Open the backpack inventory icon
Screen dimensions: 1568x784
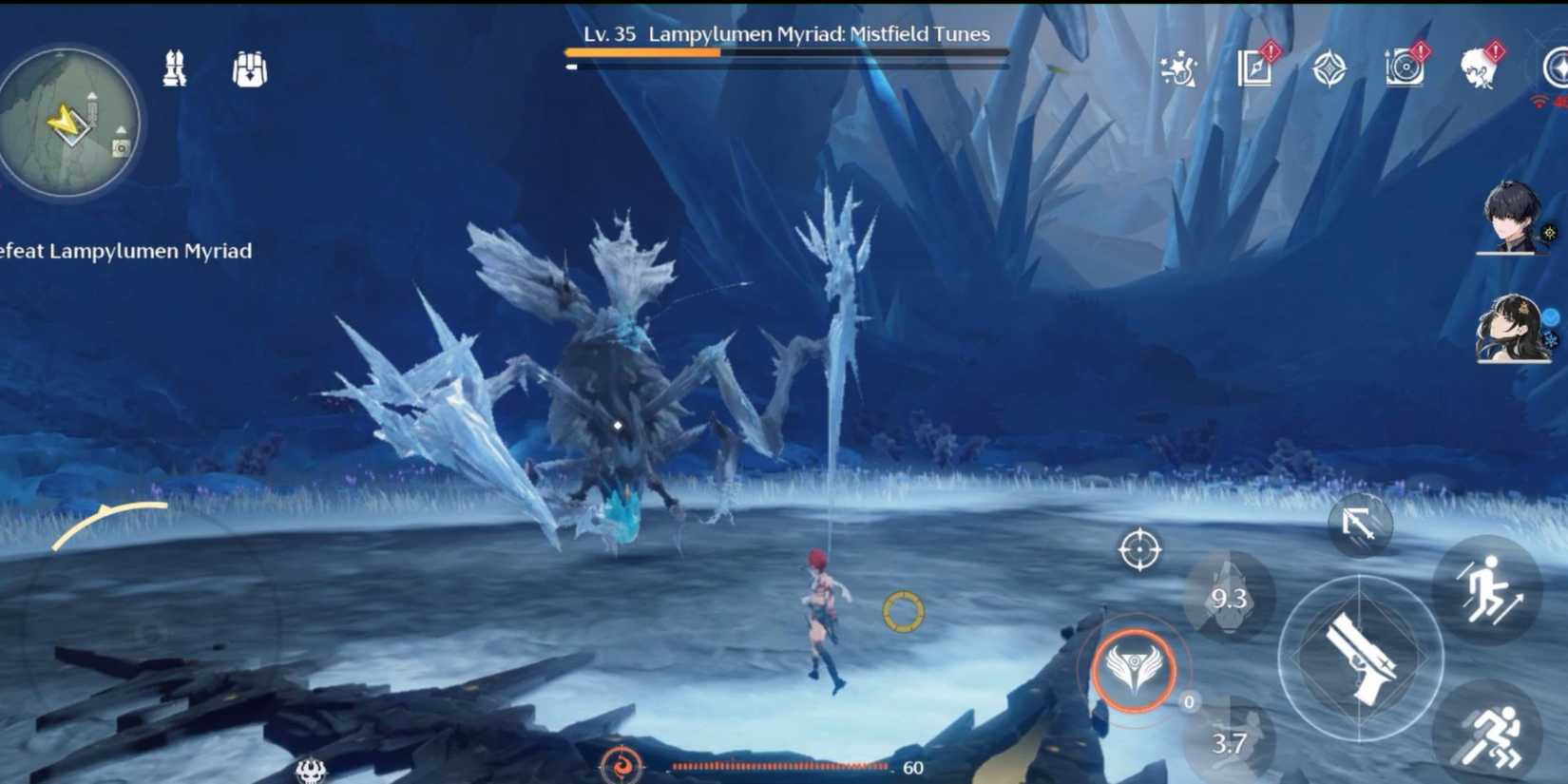(250, 67)
